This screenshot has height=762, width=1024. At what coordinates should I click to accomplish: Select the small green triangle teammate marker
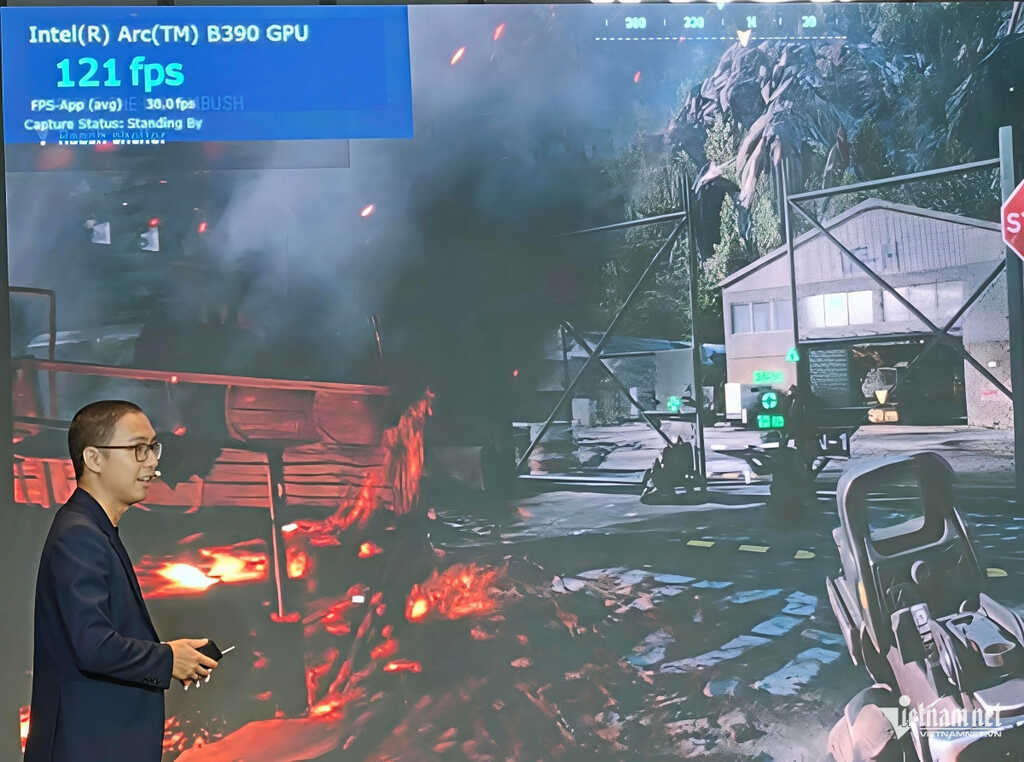[792, 354]
